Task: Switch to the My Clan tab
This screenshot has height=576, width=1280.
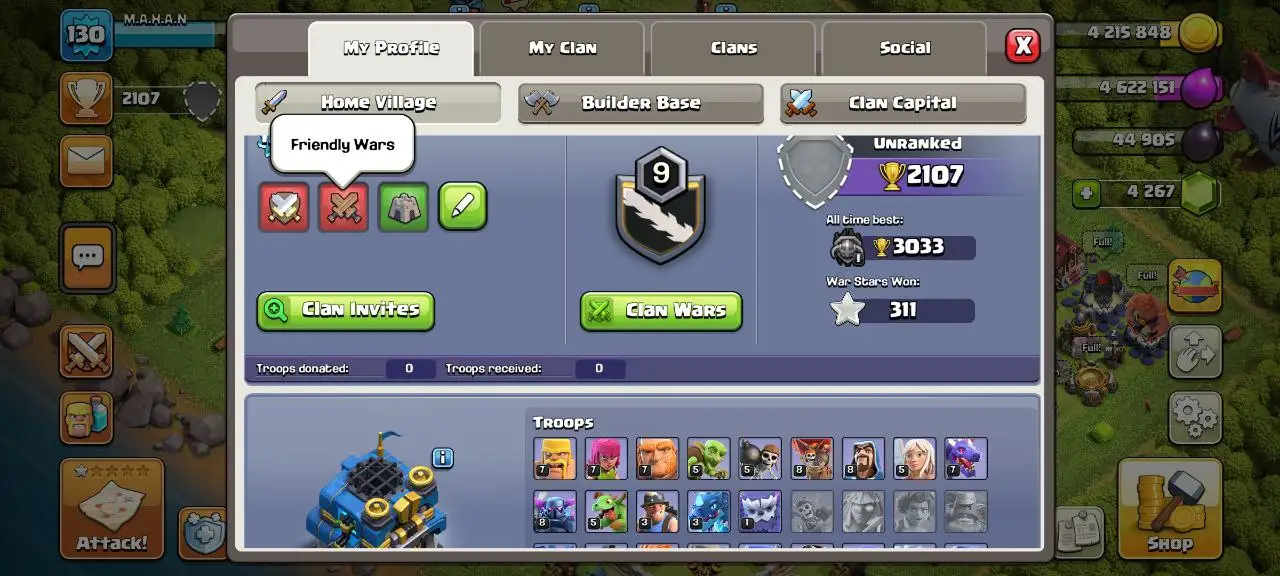Action: [562, 48]
